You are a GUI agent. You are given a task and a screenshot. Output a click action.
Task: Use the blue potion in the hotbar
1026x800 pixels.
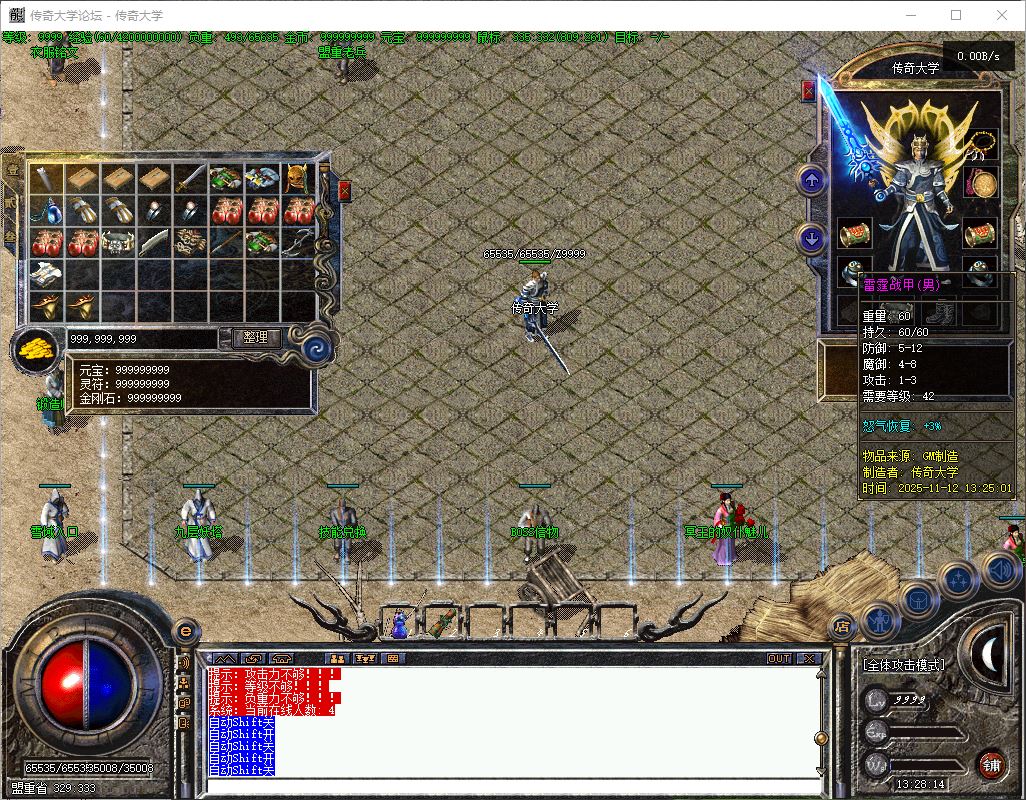point(399,624)
